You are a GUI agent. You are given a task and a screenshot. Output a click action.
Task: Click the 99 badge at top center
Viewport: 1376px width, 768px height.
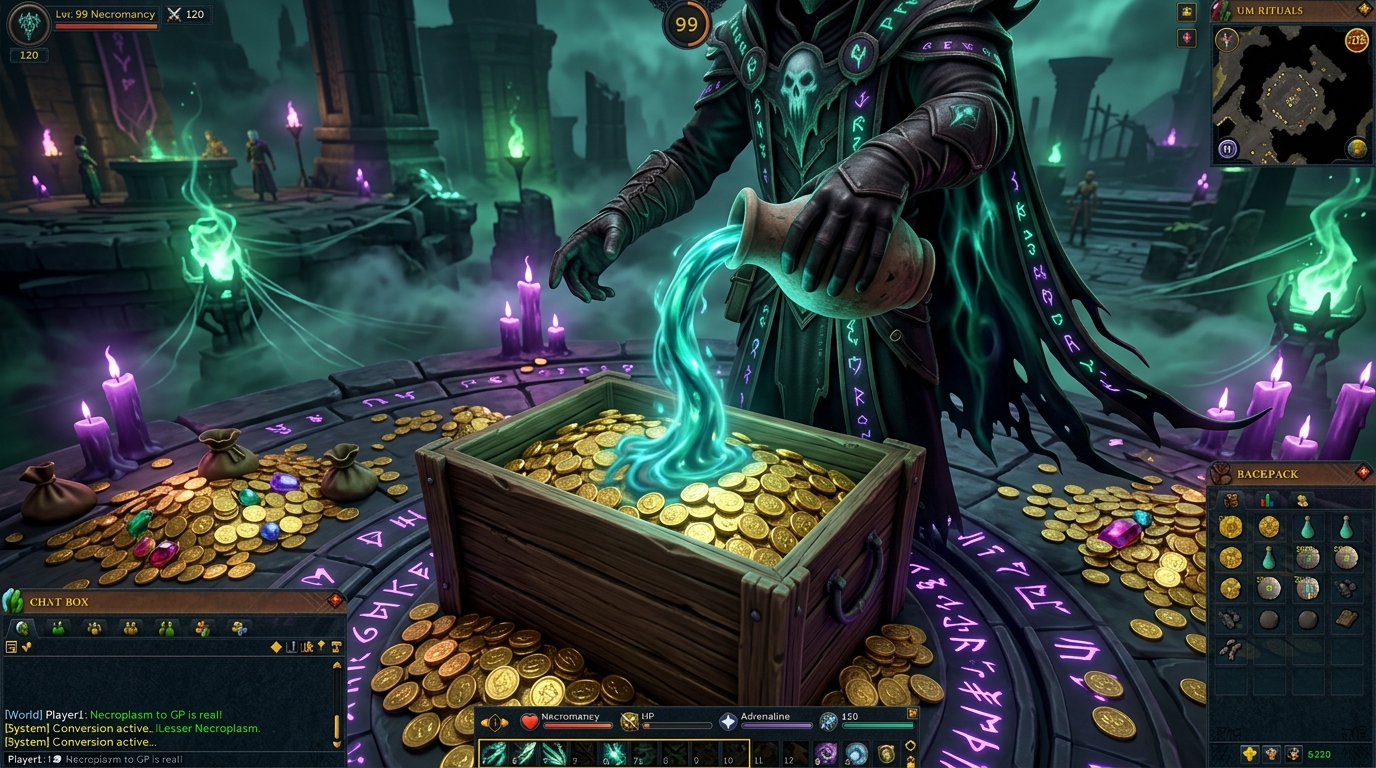pyautogui.click(x=687, y=22)
